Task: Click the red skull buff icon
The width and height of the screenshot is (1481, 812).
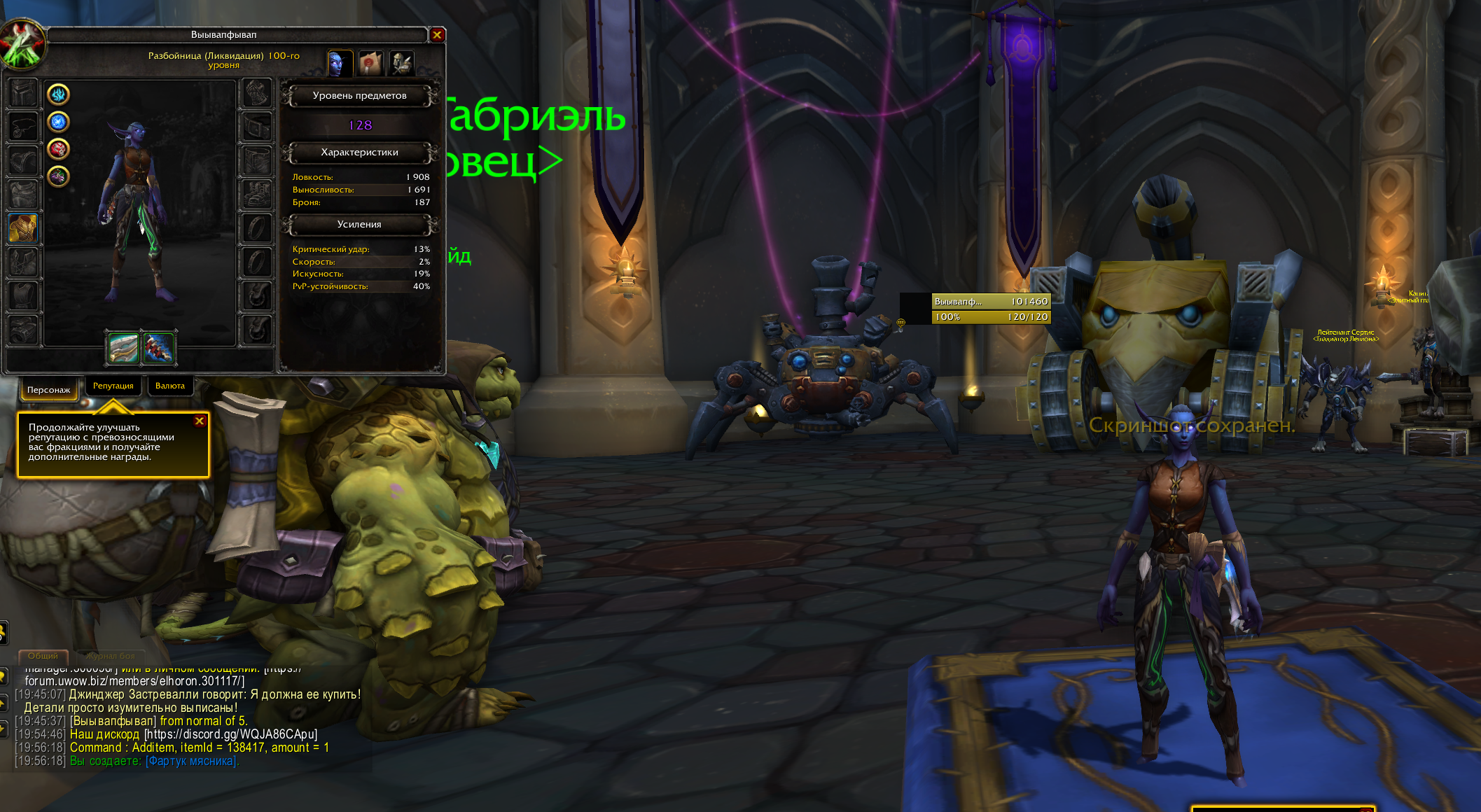Action: coord(58,149)
